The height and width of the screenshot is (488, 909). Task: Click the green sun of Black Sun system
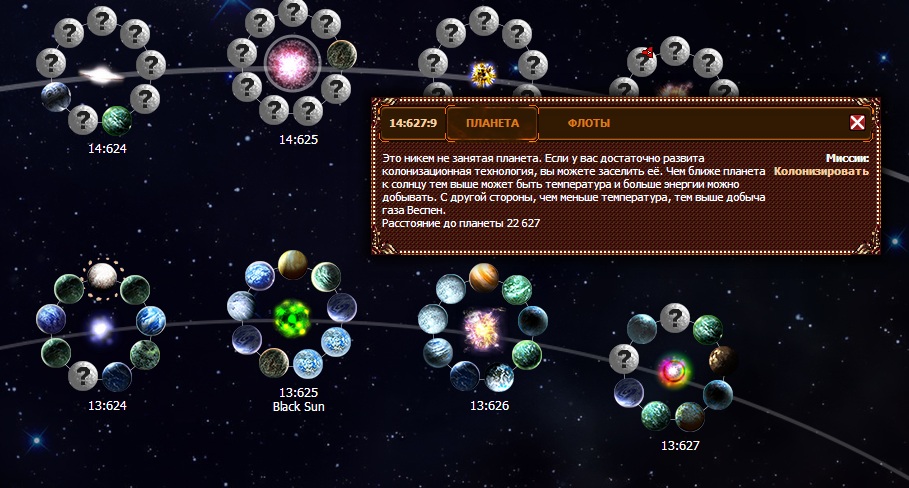point(292,318)
